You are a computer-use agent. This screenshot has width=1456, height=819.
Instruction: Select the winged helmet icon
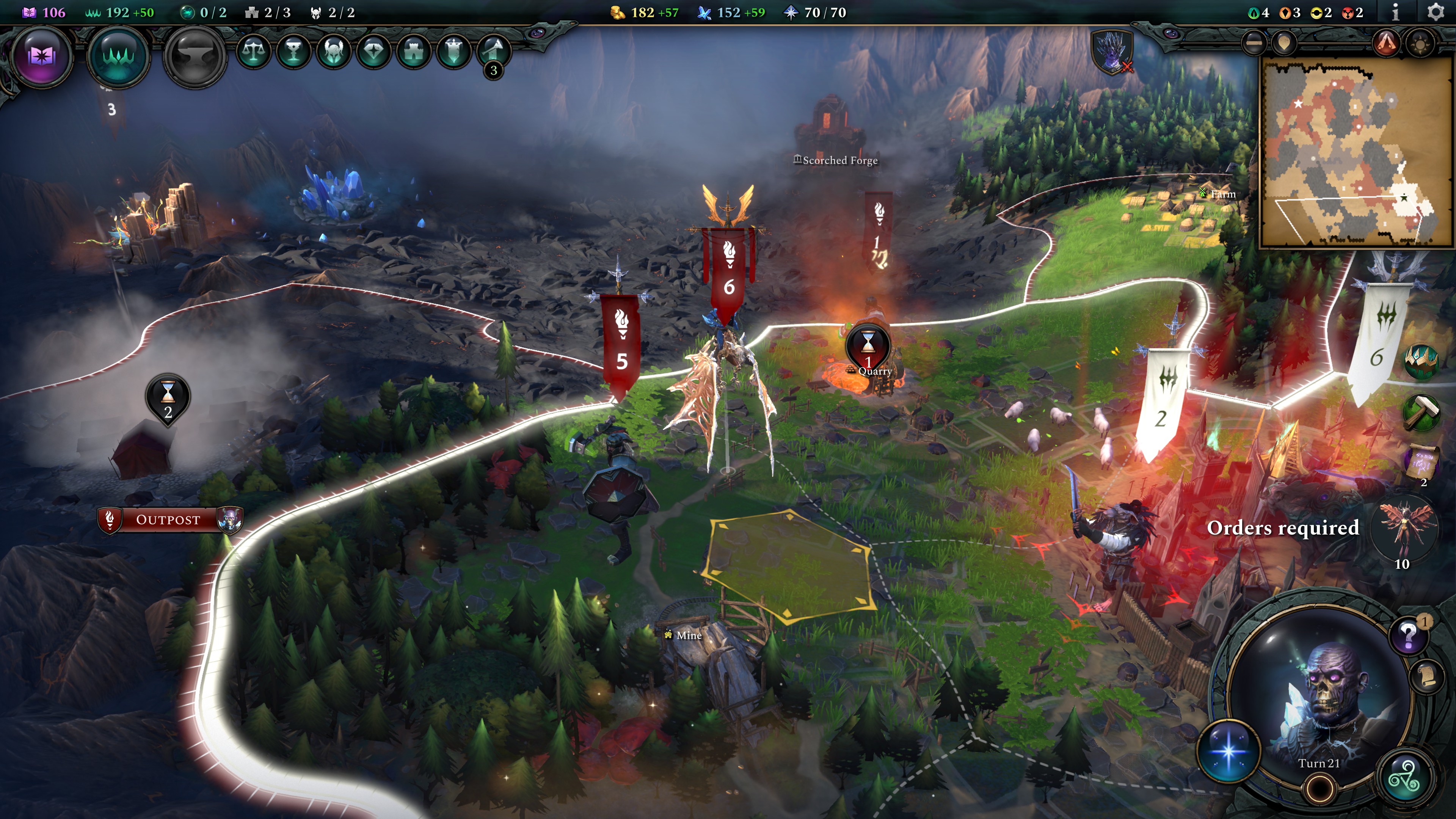point(334,52)
